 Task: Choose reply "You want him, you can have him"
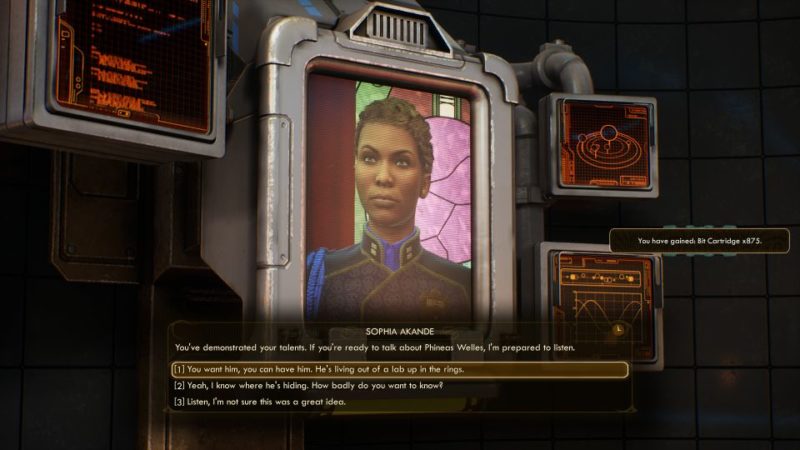tap(320, 369)
